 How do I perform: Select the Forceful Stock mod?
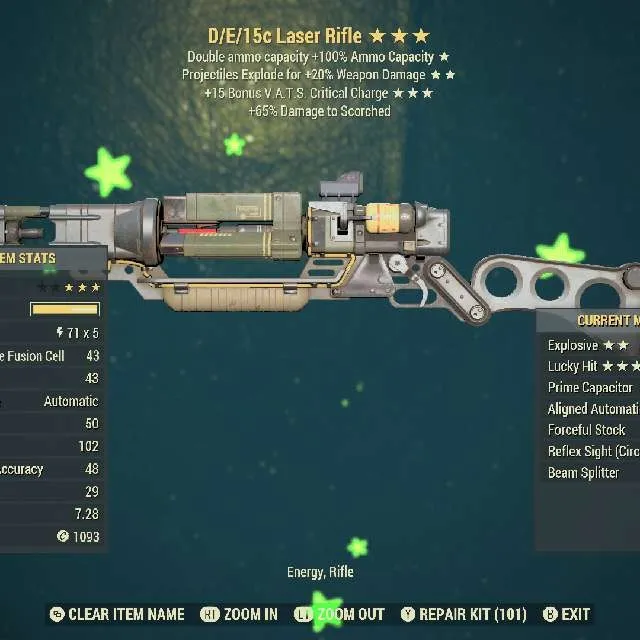[x=586, y=430]
